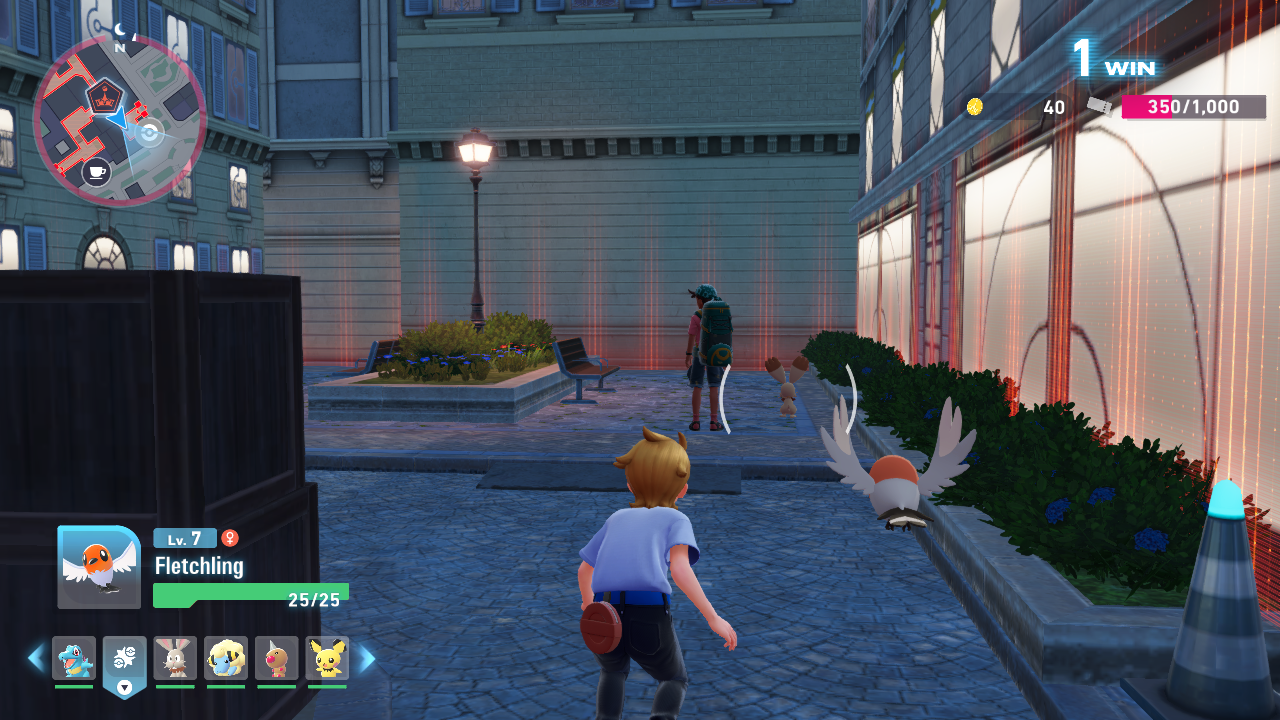1280x720 pixels.
Task: Choose the selected move-swap party slot
Action: (x=125, y=660)
